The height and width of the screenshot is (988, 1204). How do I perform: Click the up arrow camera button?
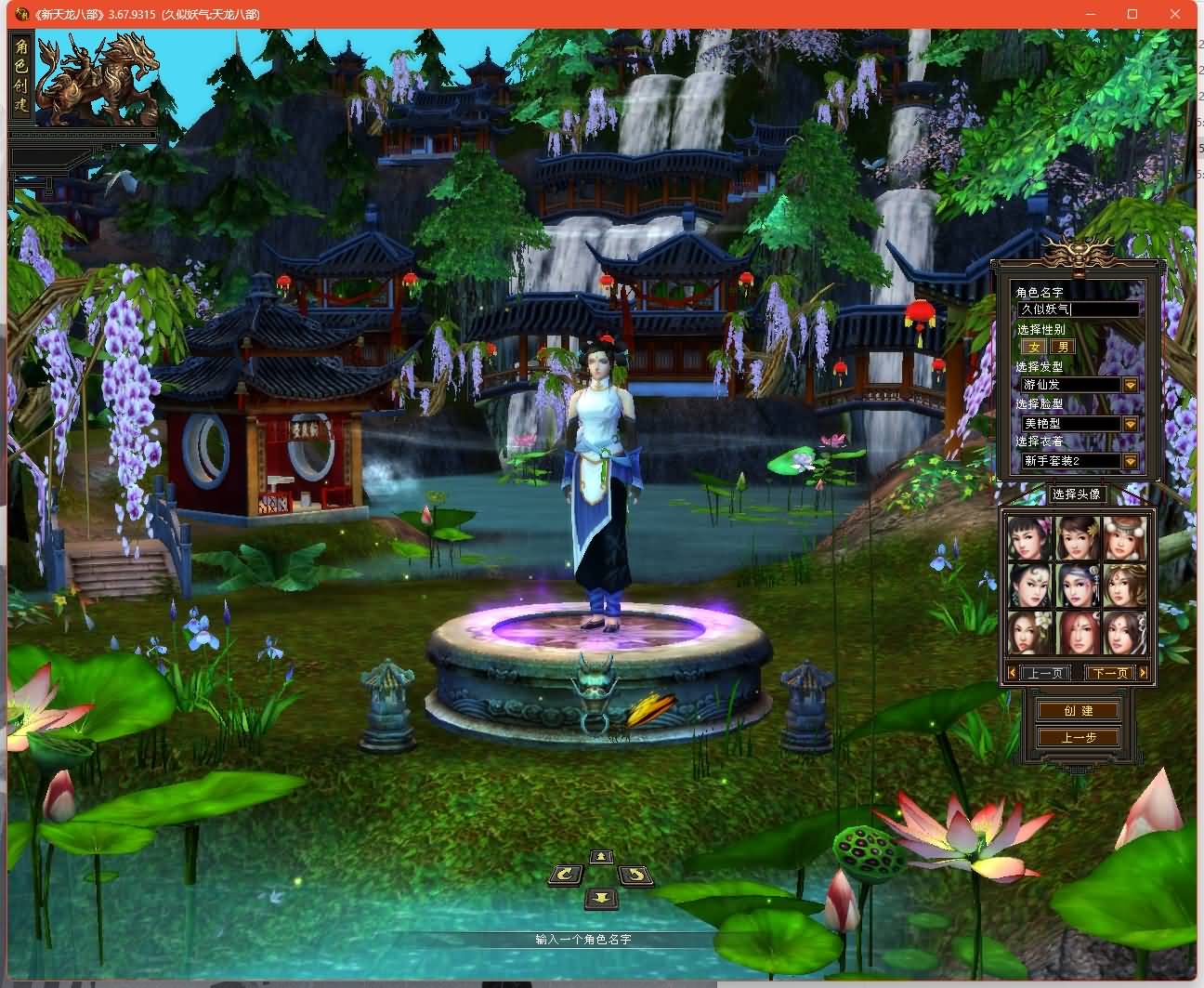[x=601, y=857]
